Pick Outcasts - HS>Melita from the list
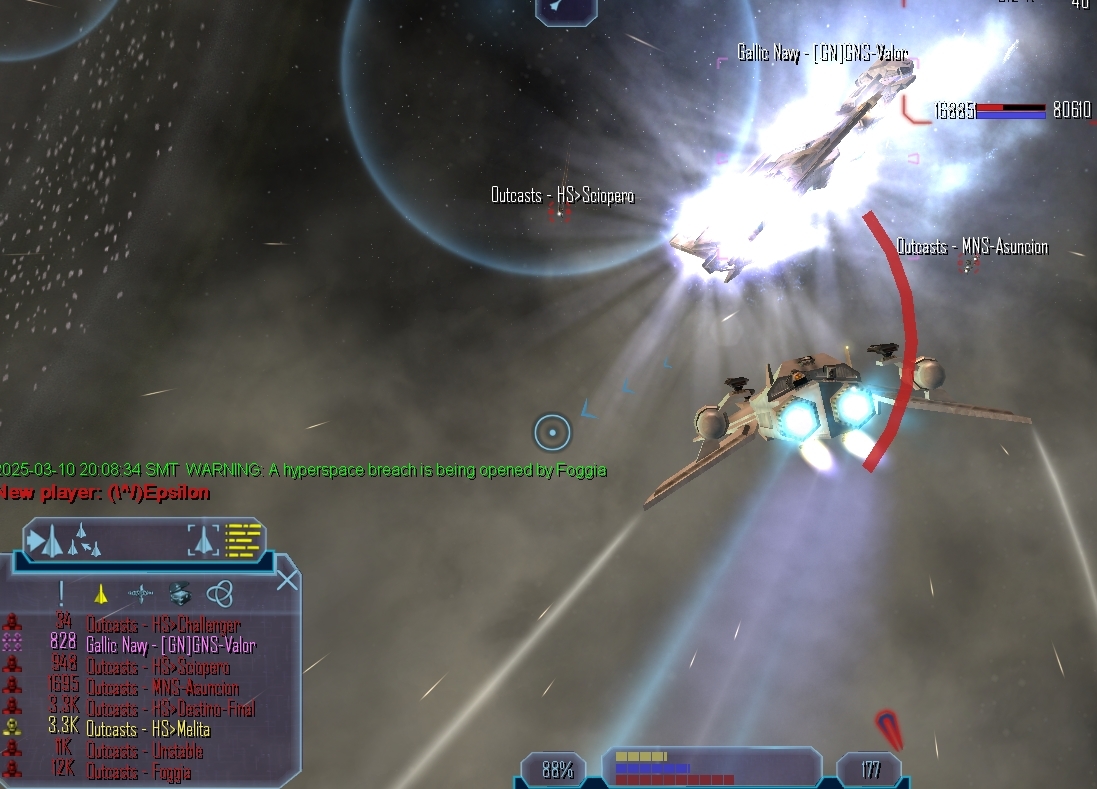 (x=148, y=730)
